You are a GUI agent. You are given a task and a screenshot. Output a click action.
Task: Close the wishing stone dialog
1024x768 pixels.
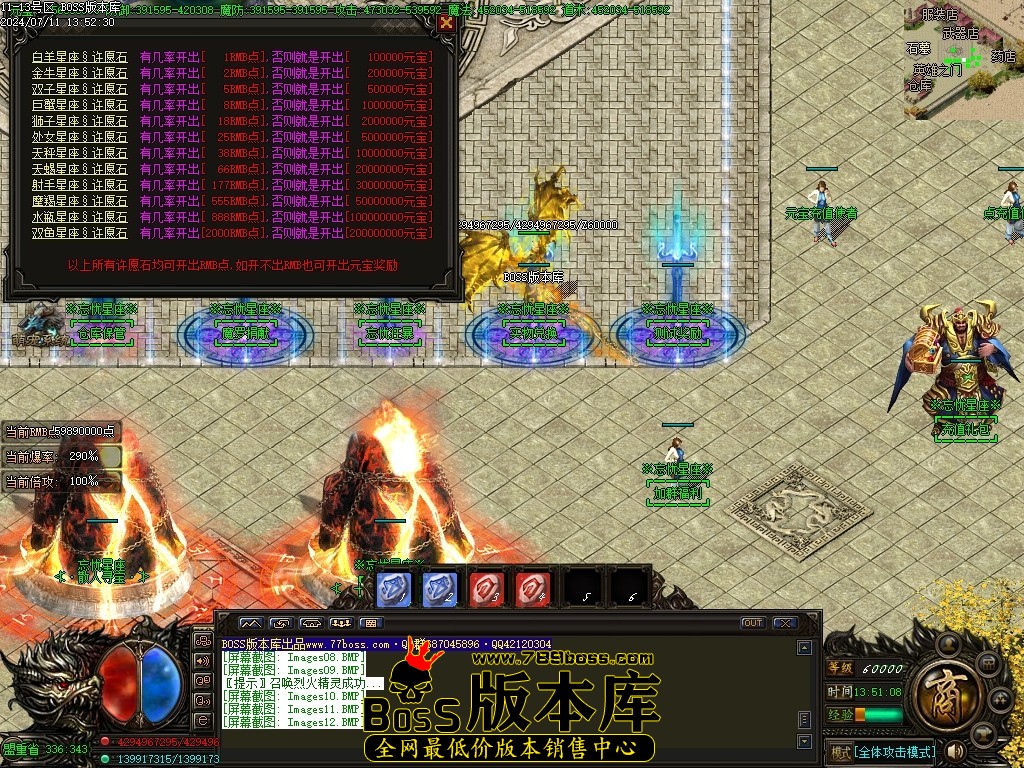446,22
